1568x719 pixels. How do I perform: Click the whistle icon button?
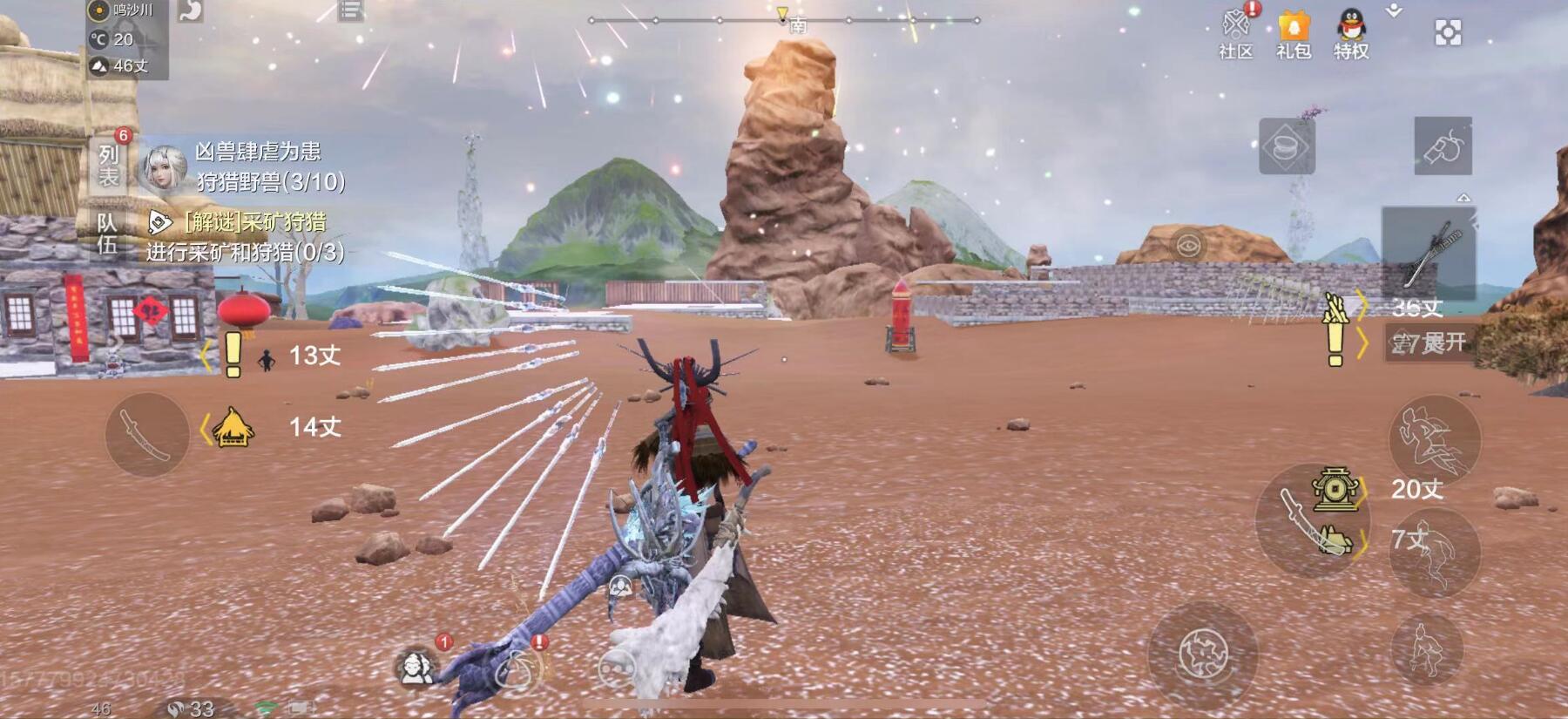[x=1443, y=146]
